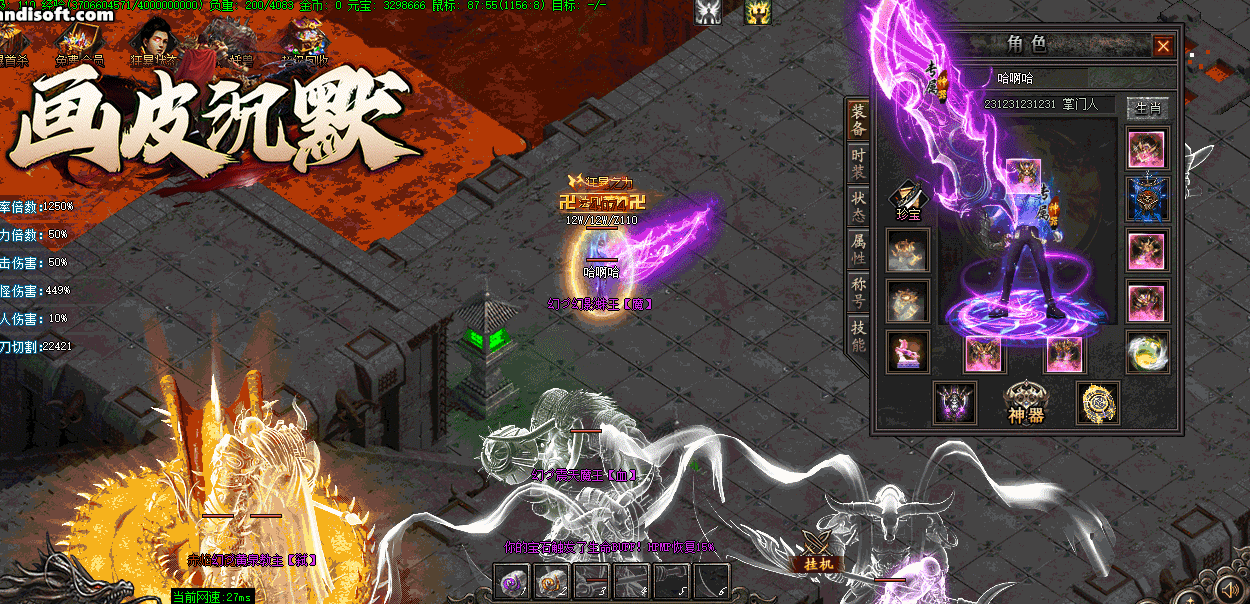
Task: View the 属性 attributes tab
Action: pos(858,250)
